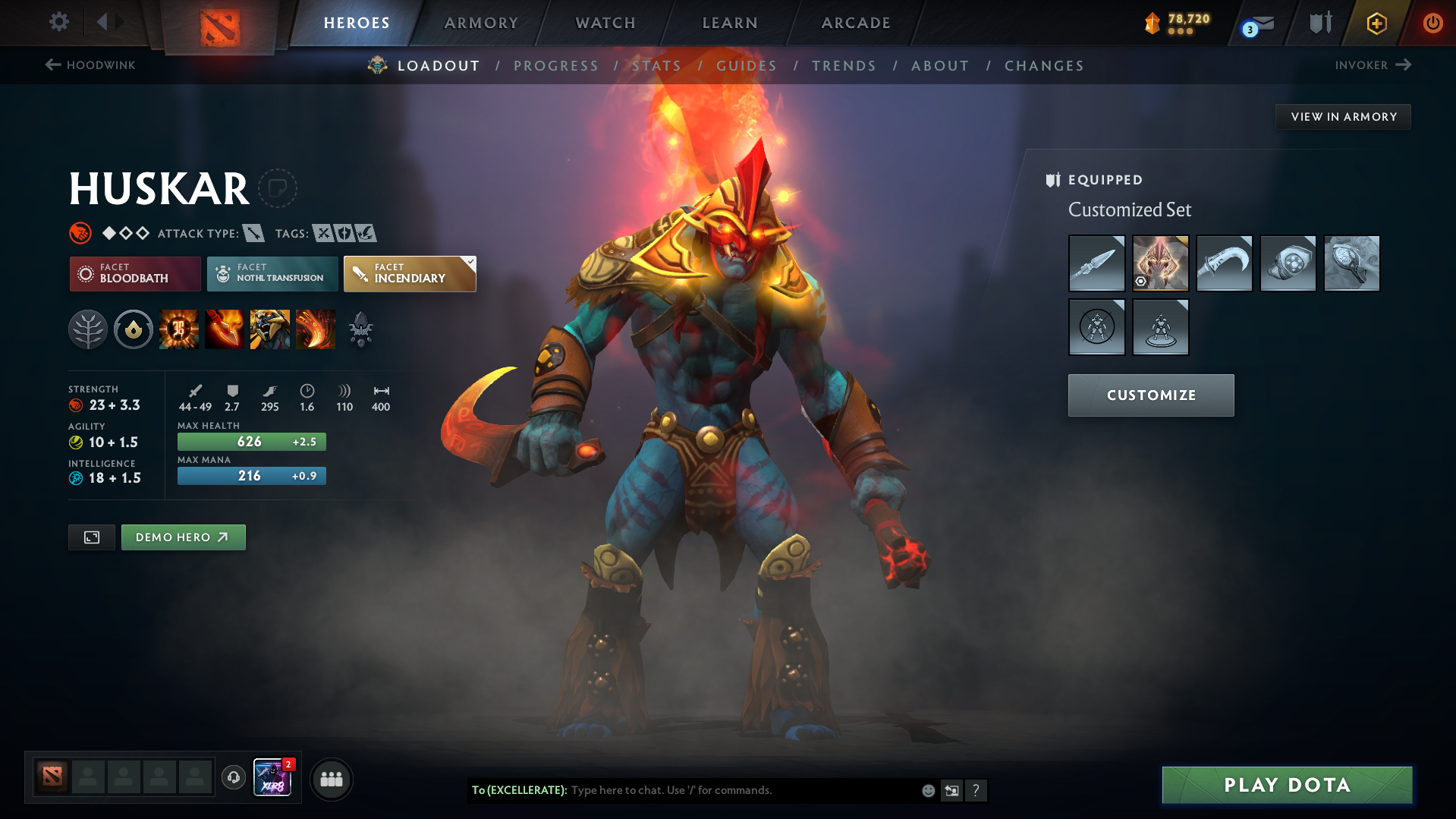The image size is (1456, 819).
Task: Select the equipped weapon blade thumbnail
Action: (x=1096, y=263)
